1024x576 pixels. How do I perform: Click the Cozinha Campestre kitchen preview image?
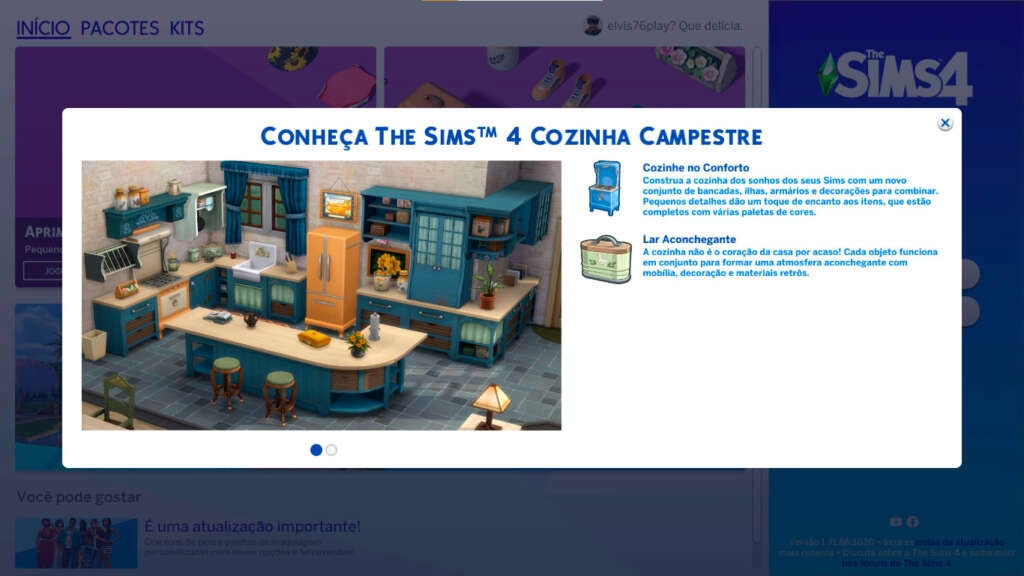[321, 295]
